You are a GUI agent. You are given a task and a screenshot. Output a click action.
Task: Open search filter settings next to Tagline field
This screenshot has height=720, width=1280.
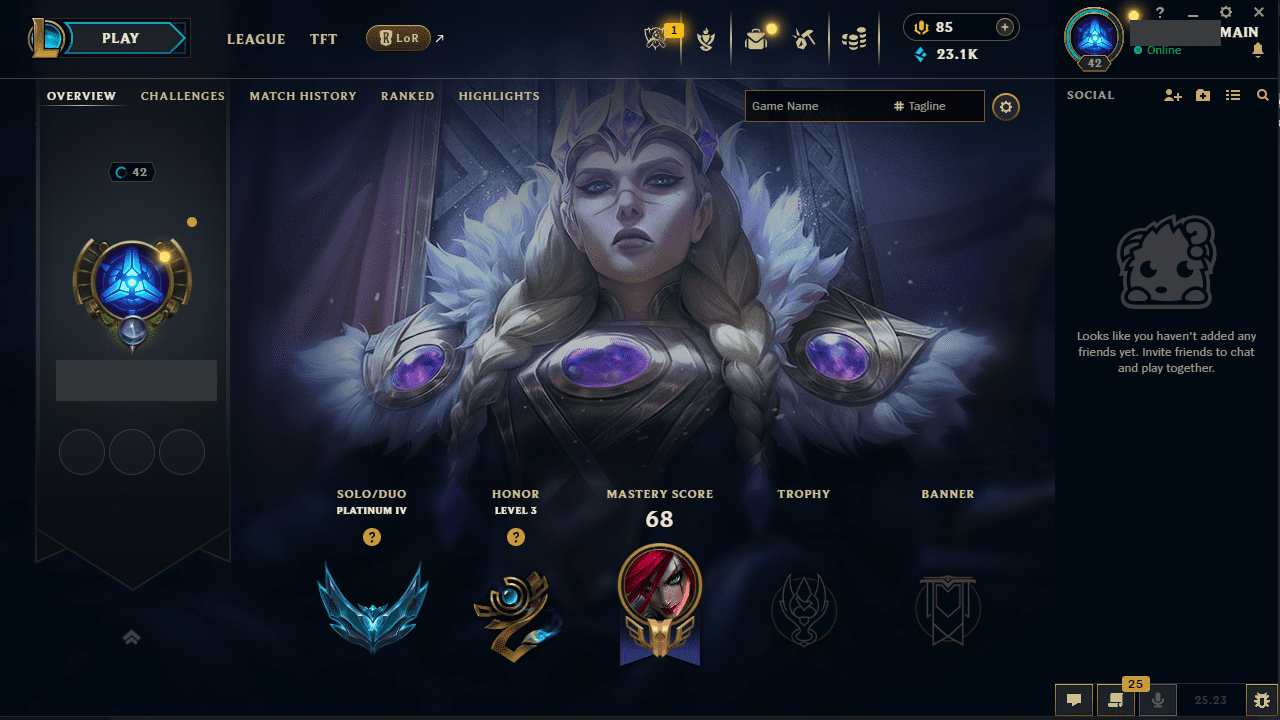pos(1006,106)
